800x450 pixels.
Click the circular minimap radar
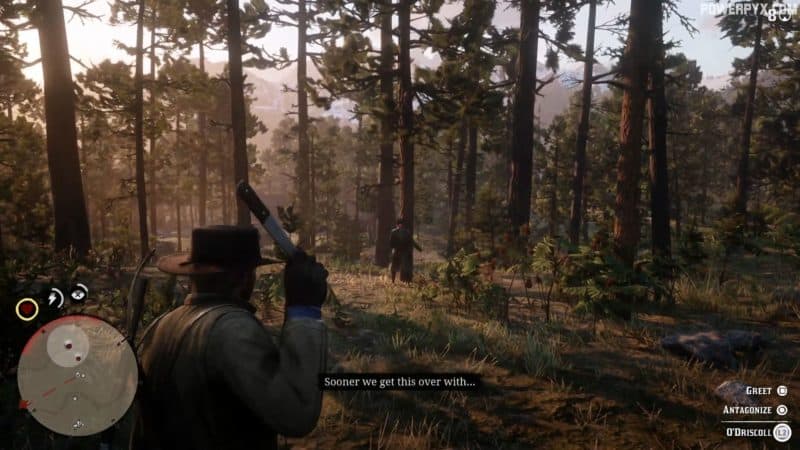77,375
